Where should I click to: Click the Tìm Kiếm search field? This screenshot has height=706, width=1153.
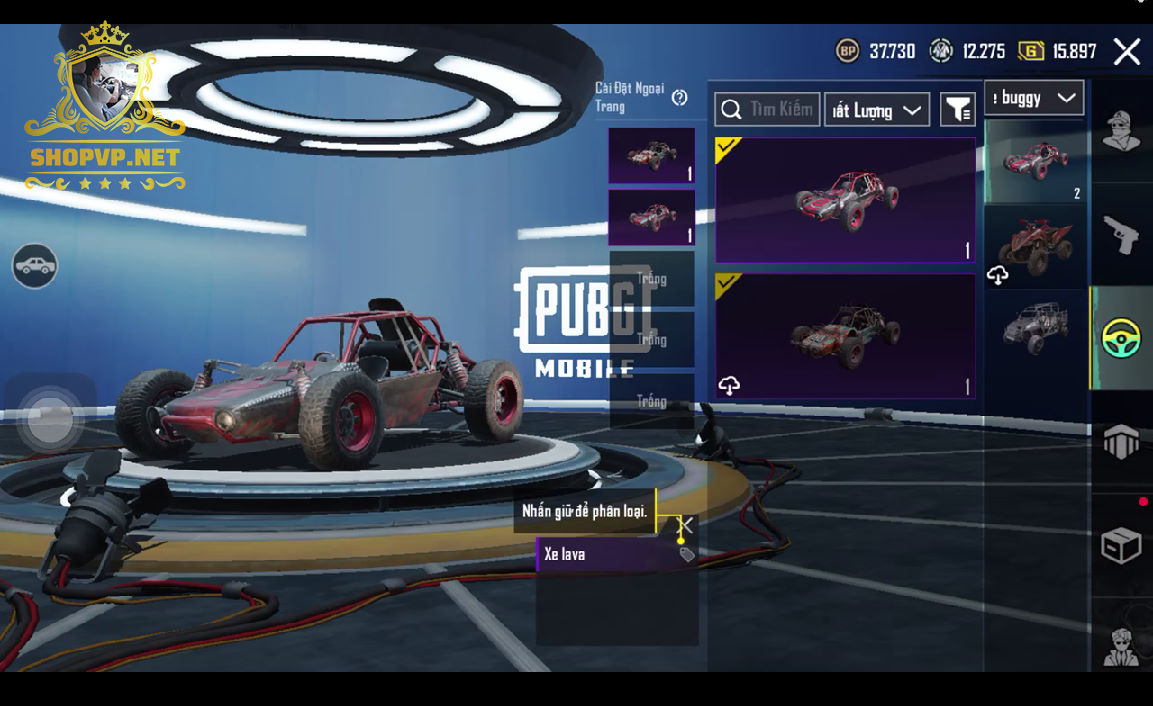tap(767, 109)
